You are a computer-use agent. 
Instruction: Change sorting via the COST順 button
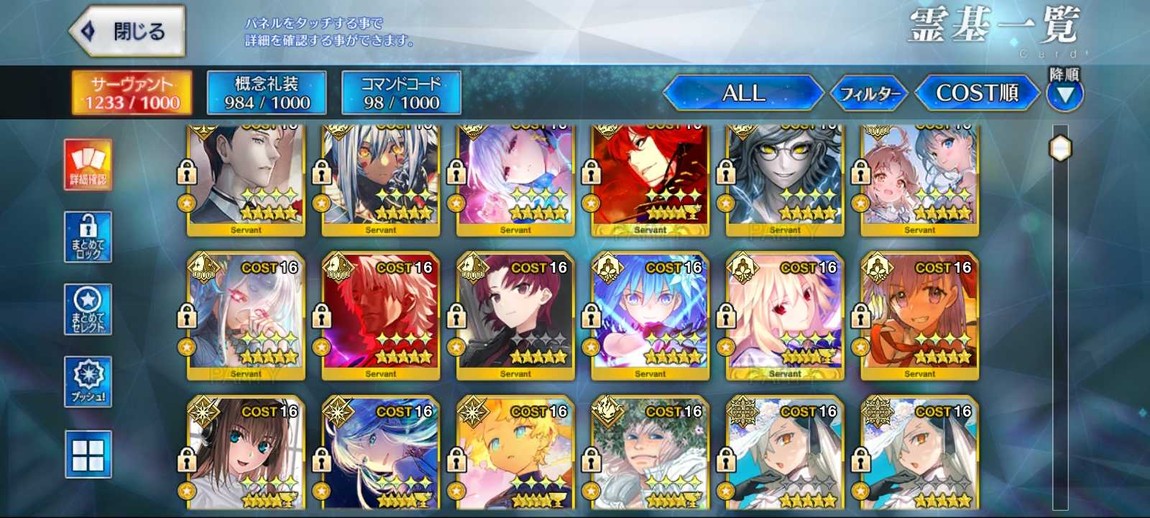click(976, 93)
